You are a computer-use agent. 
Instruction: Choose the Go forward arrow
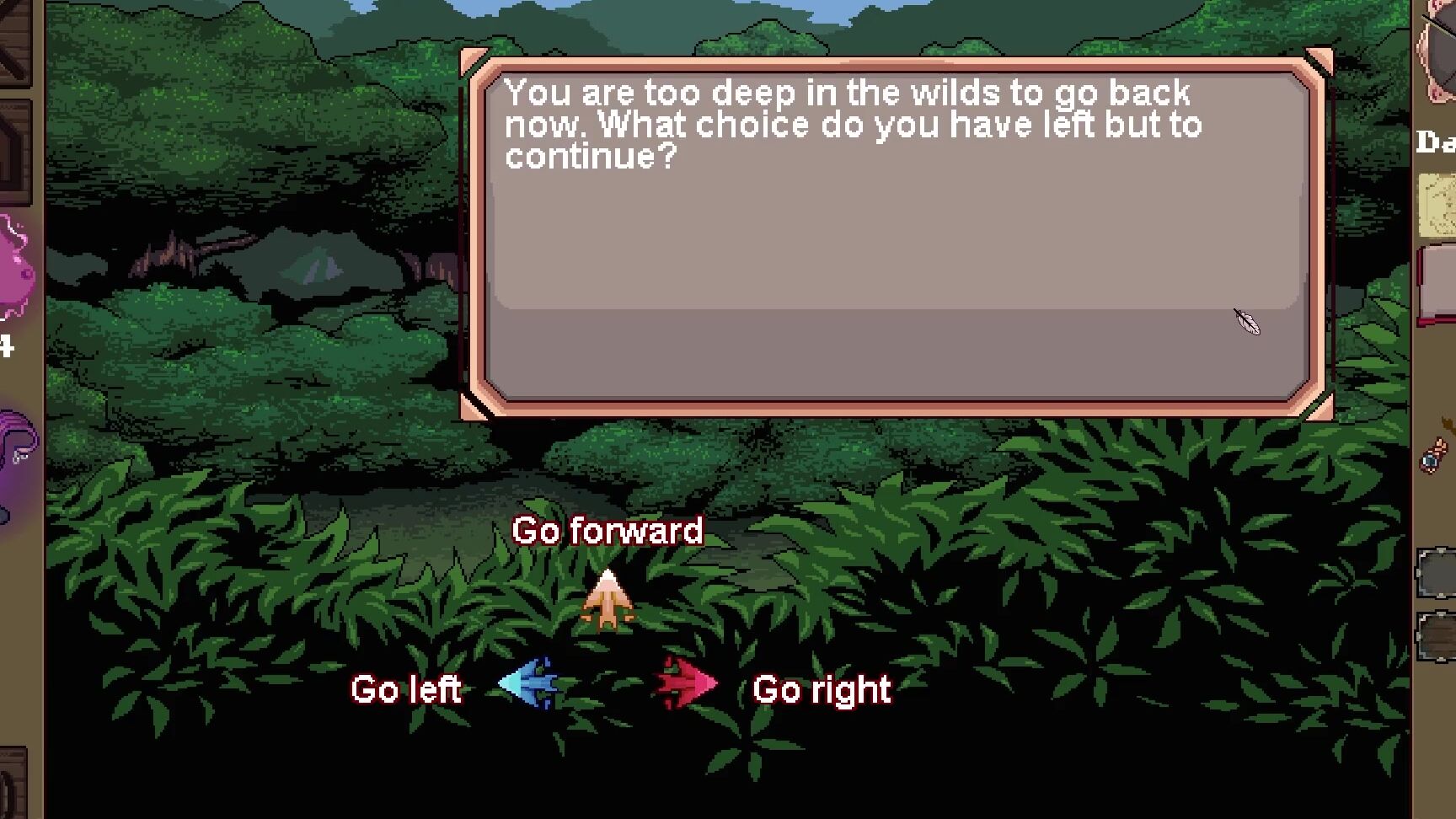click(x=607, y=600)
